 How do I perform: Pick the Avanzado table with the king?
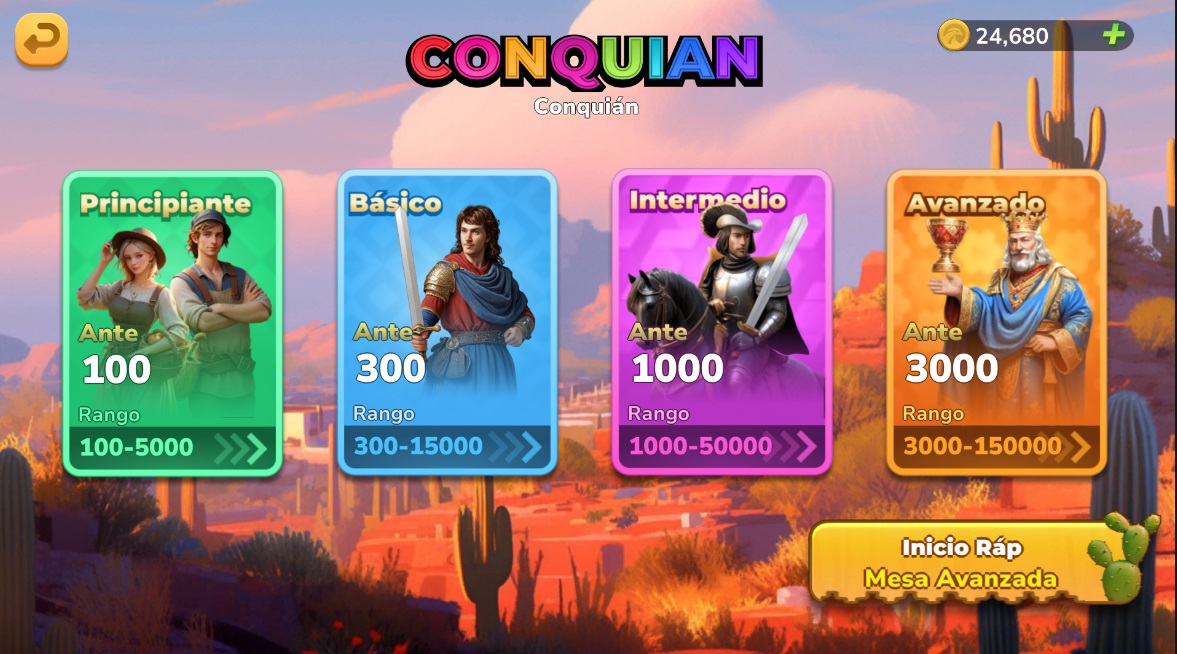point(996,322)
